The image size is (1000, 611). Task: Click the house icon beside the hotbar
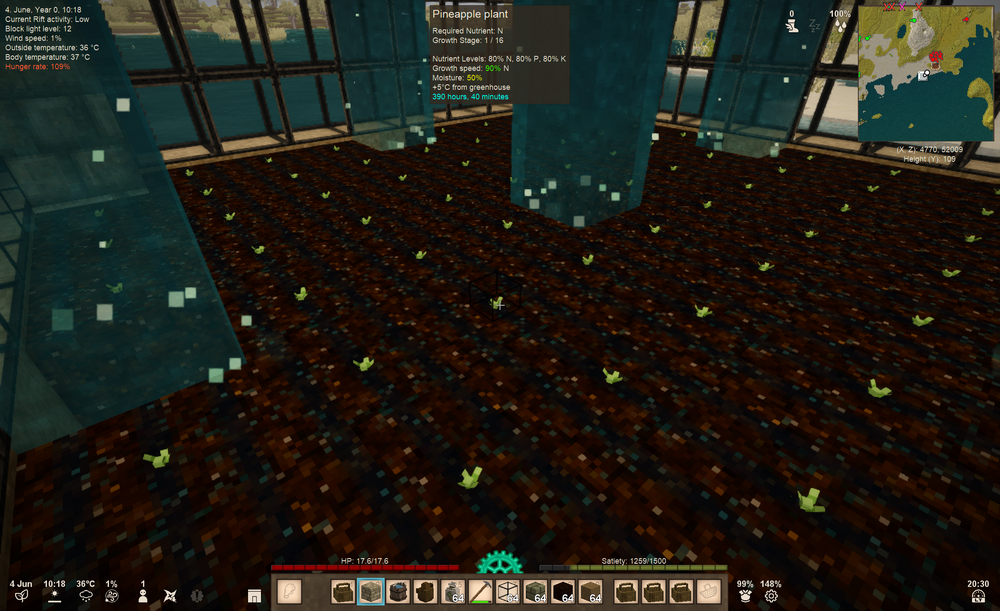pos(254,596)
